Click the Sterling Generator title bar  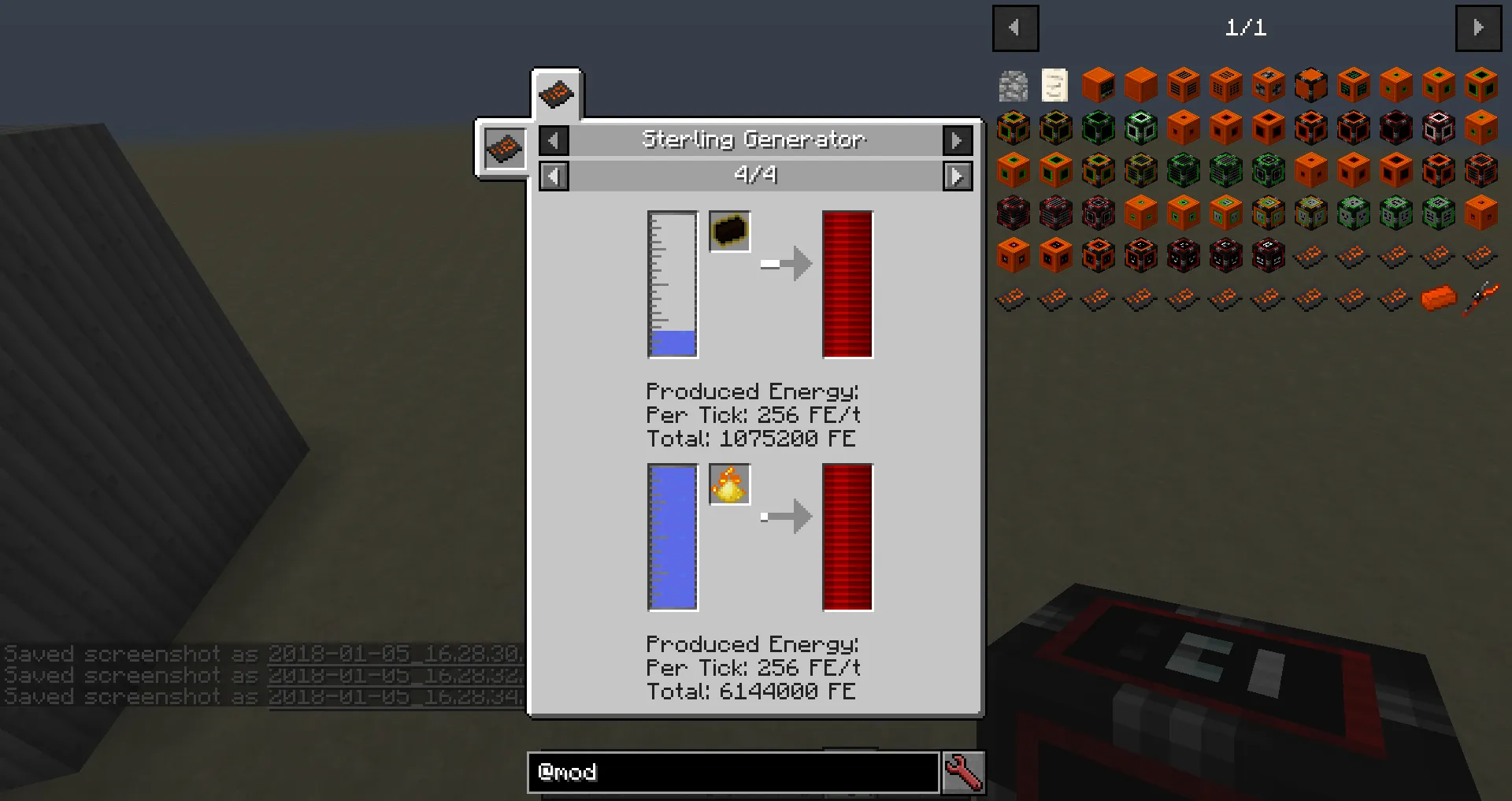pos(754,139)
